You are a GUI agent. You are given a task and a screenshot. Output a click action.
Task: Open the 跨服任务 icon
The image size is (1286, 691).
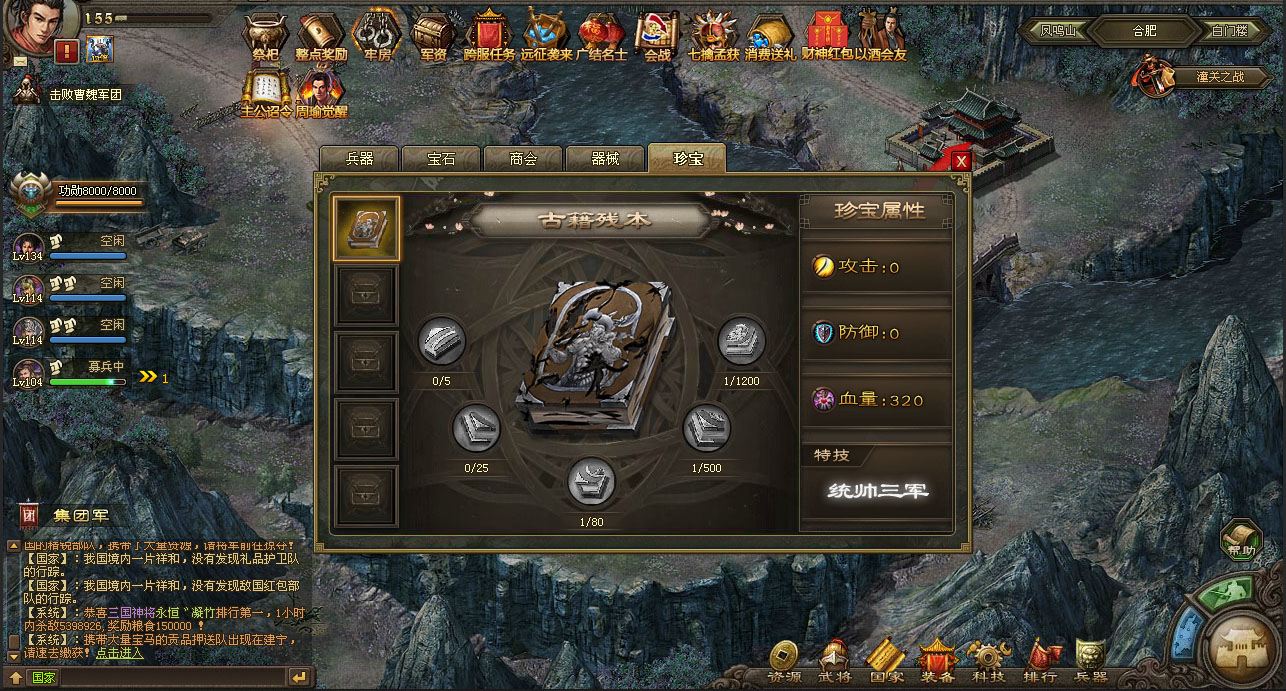[489, 38]
